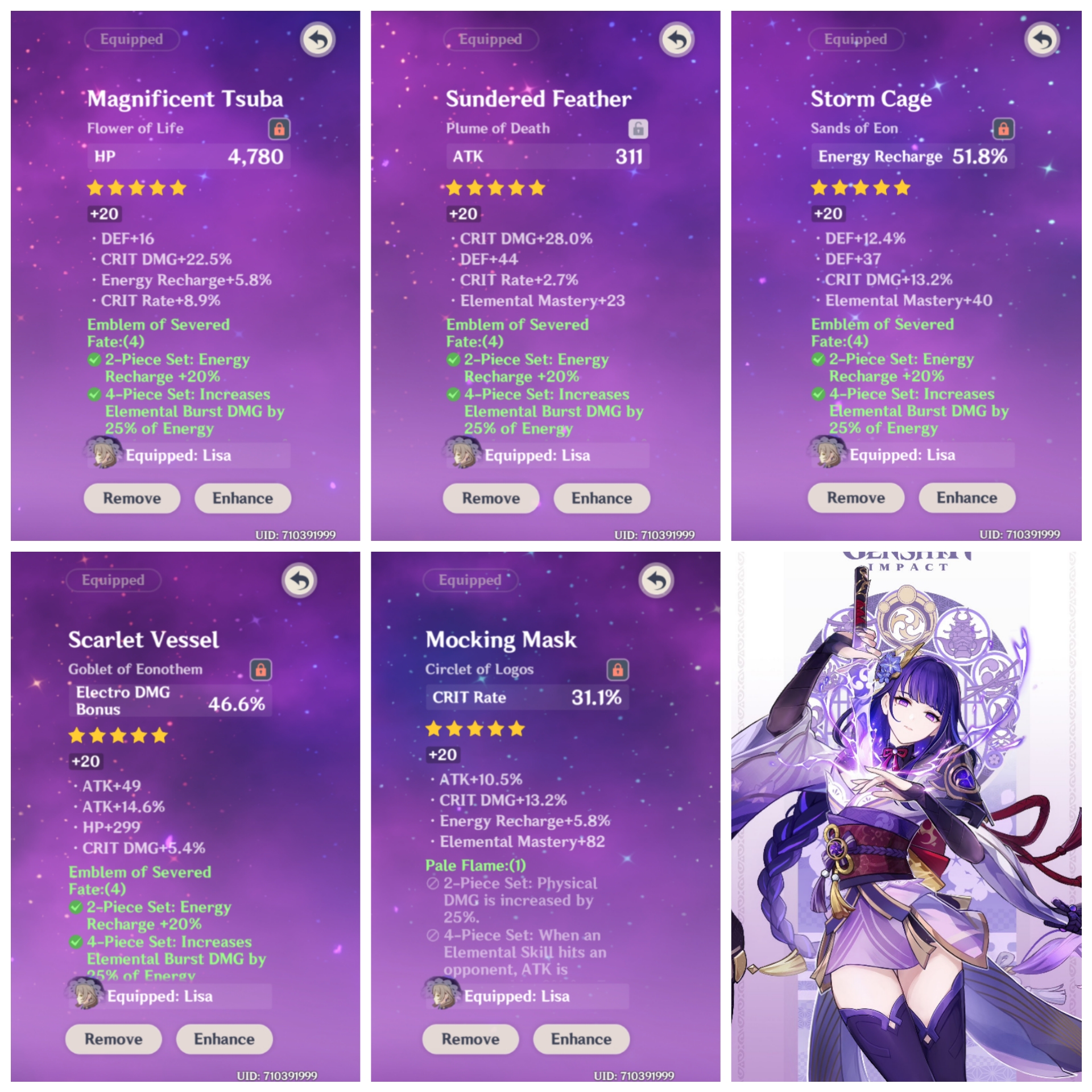
Task: Click the back arrow on Magnificent Tsuba
Action: [318, 39]
